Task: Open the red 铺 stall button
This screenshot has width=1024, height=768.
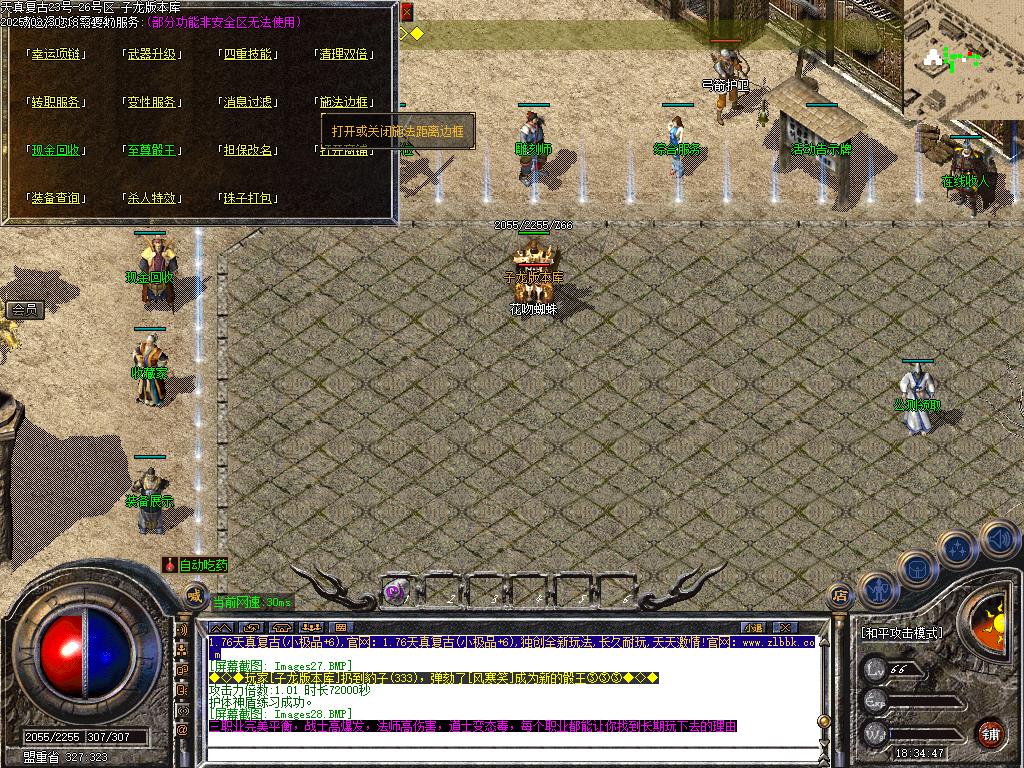Action: pyautogui.click(x=990, y=733)
